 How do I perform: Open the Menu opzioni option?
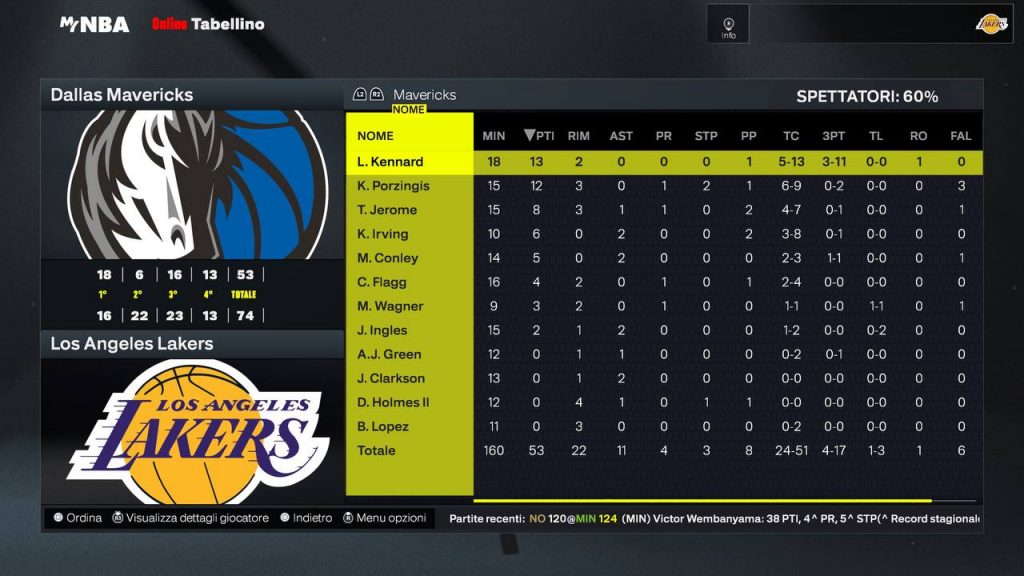click(x=385, y=518)
